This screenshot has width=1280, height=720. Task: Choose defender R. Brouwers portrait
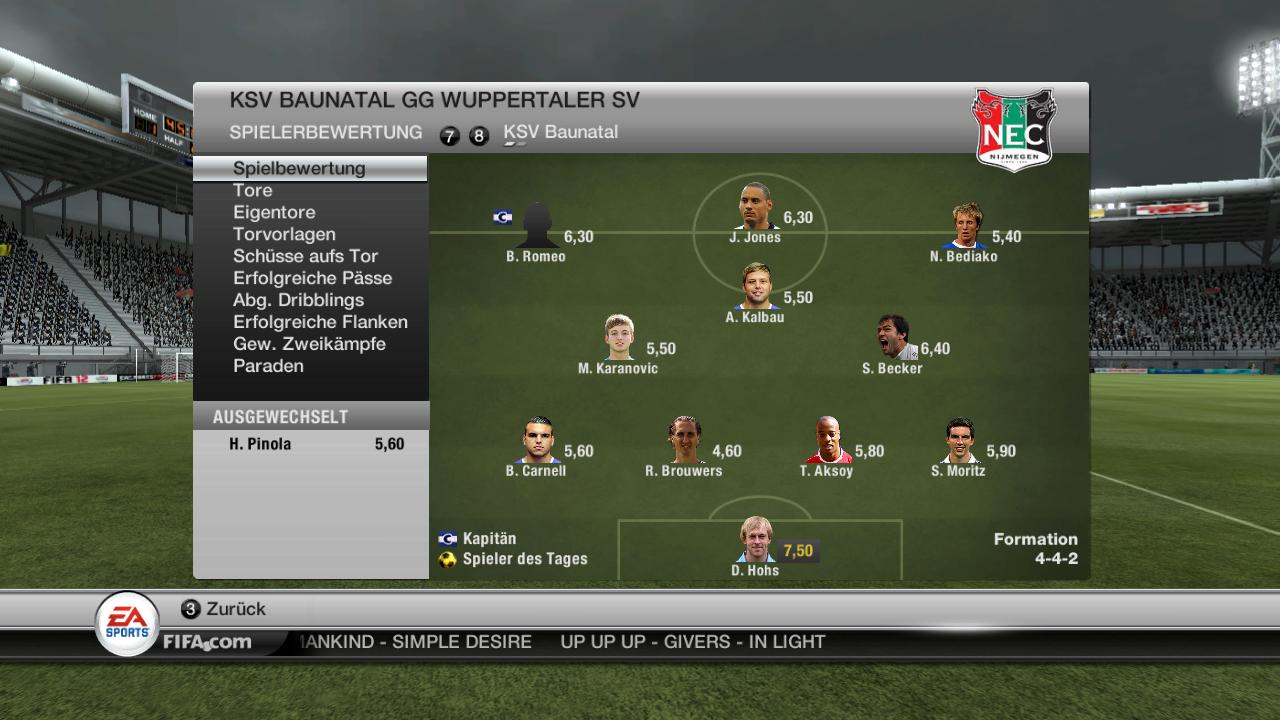(684, 441)
